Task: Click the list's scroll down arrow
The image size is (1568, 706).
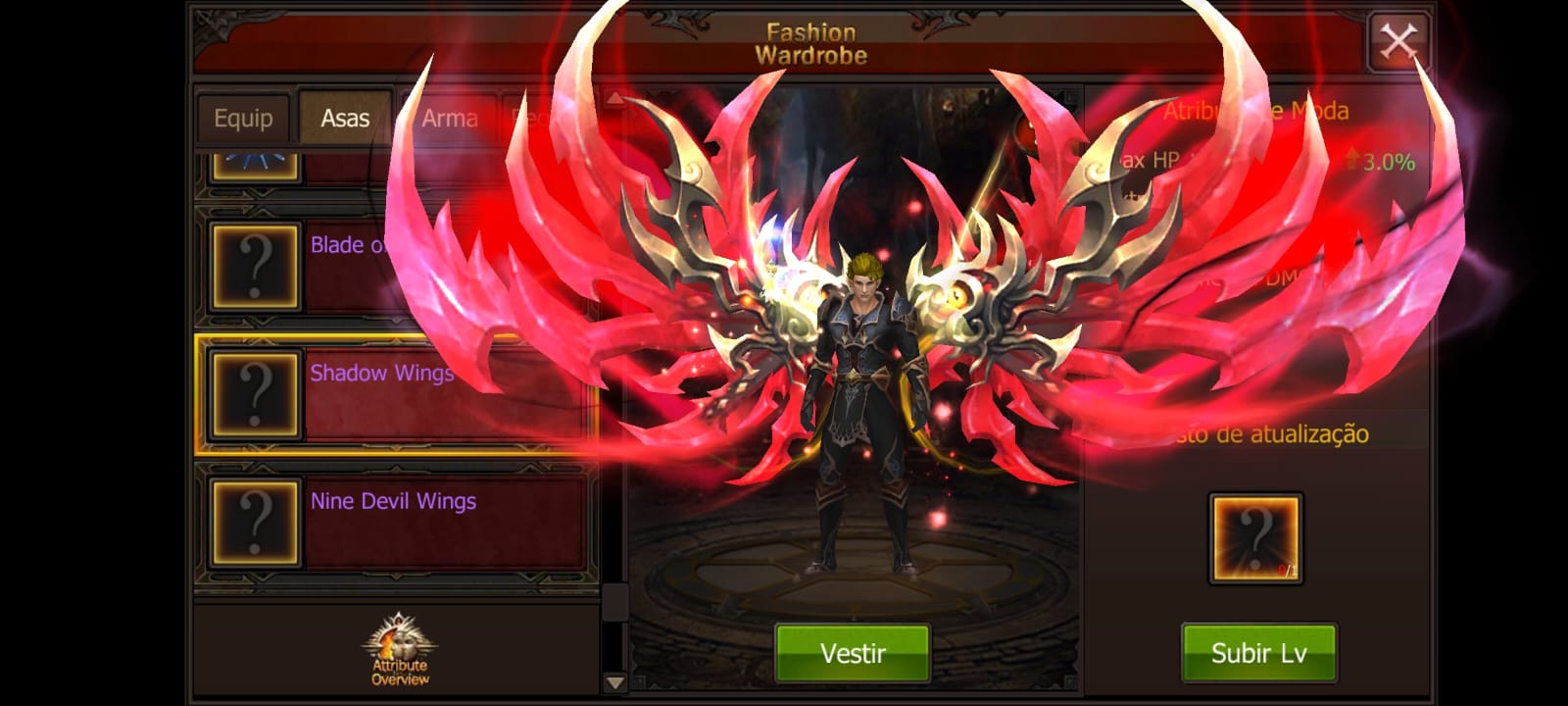Action: pyautogui.click(x=614, y=682)
